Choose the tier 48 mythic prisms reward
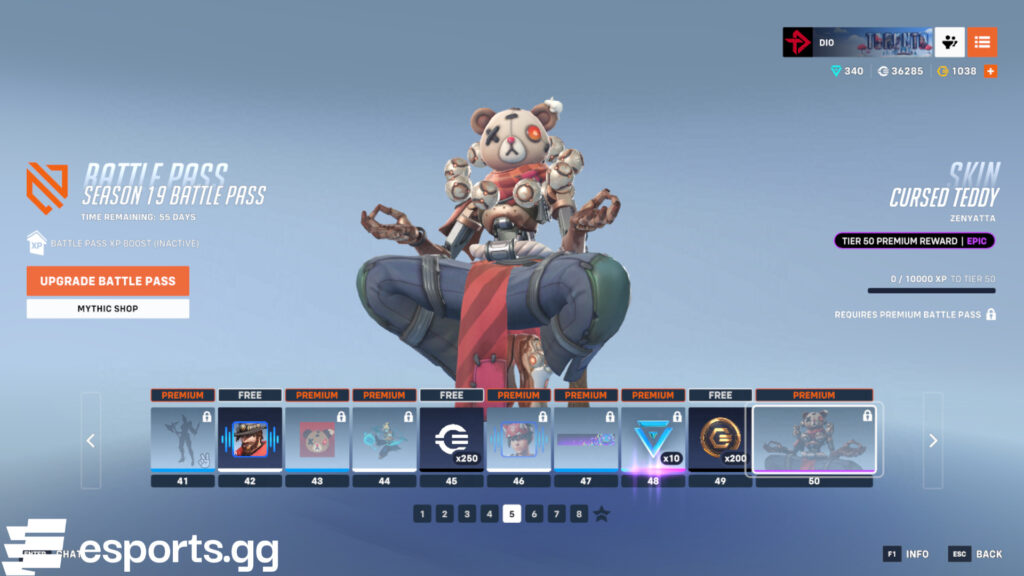 pyautogui.click(x=653, y=438)
